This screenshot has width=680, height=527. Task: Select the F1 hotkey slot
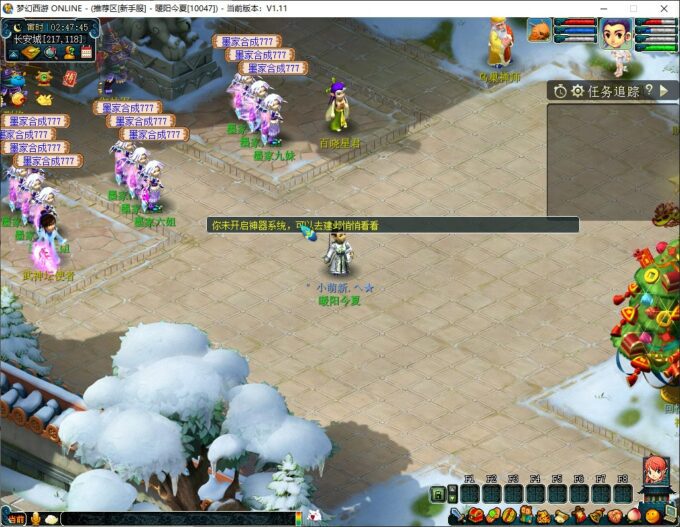[x=469, y=493]
